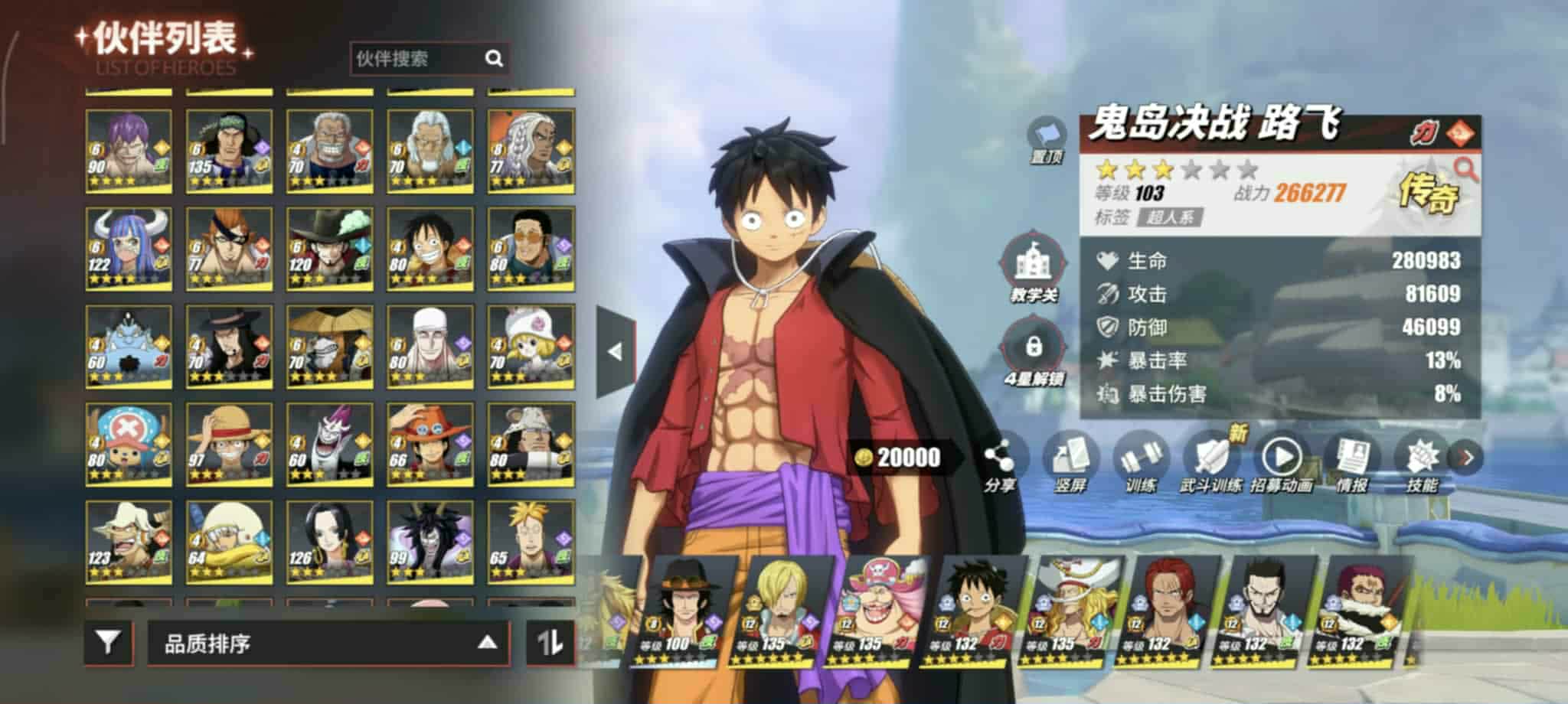Play the 招募动画 recruitment animation

(x=1281, y=462)
